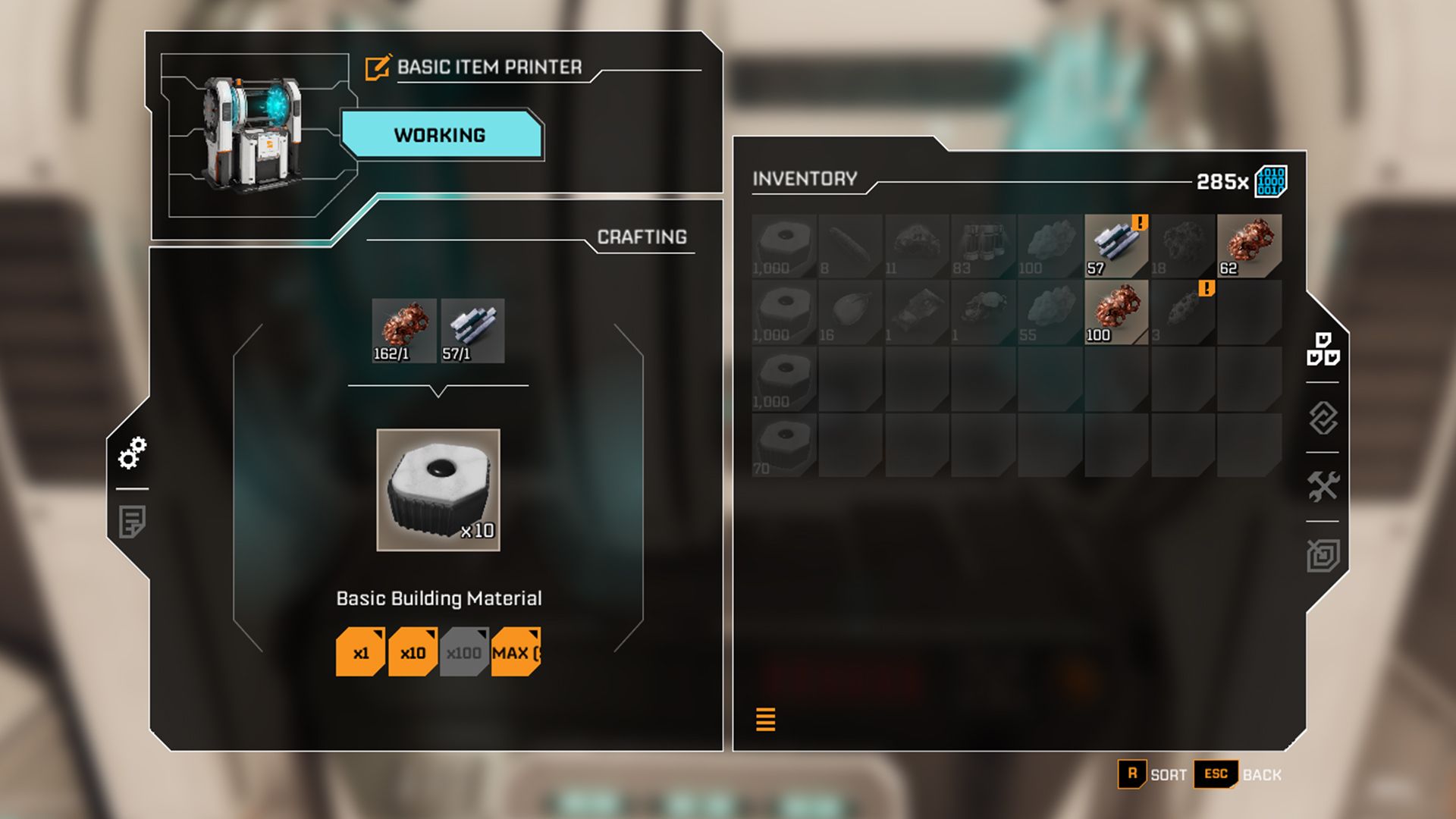
Task: Open the logs document icon below the gears tab
Action: (x=133, y=521)
